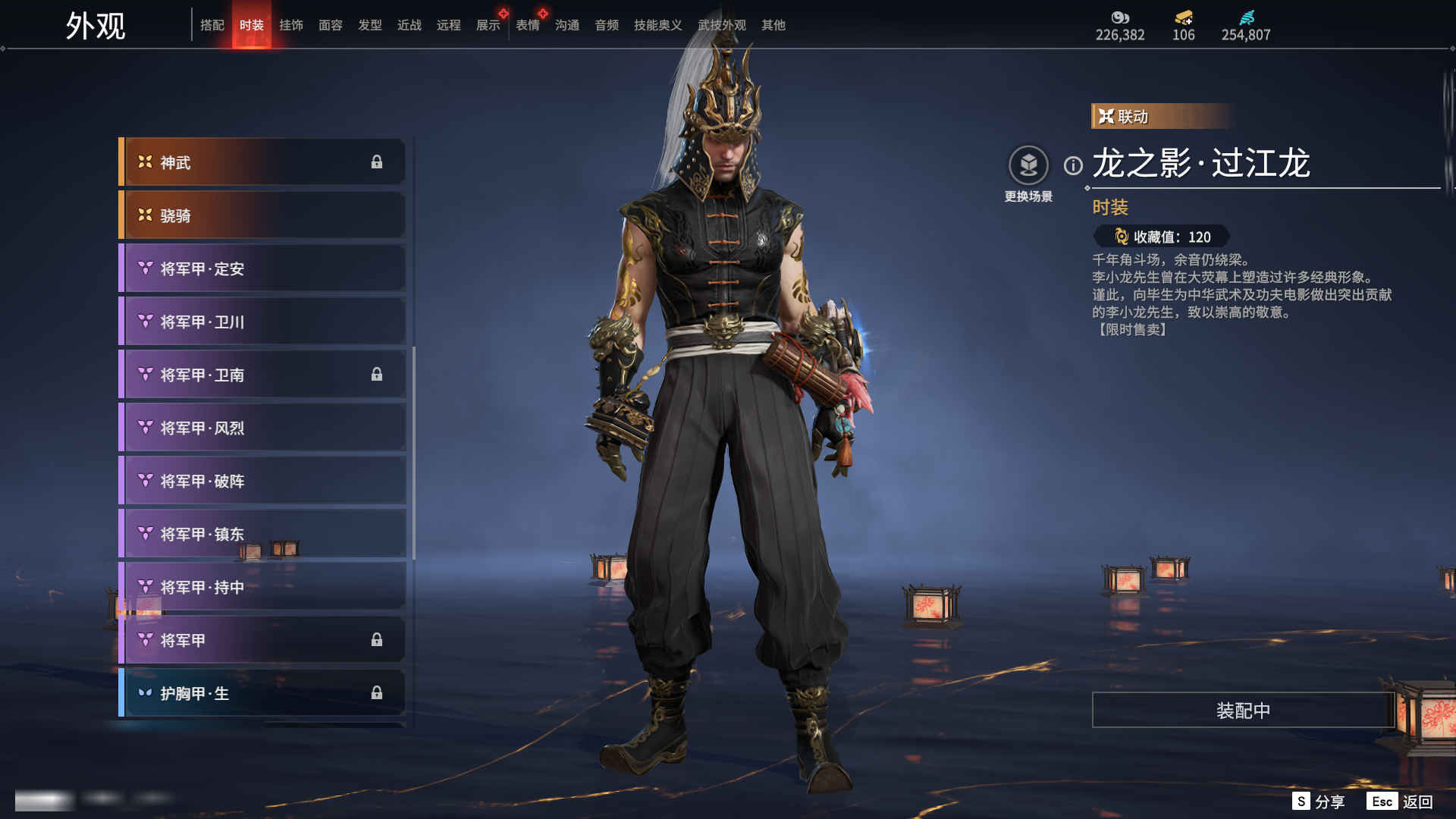Choose 将军甲·风烈 outfit row

click(262, 428)
